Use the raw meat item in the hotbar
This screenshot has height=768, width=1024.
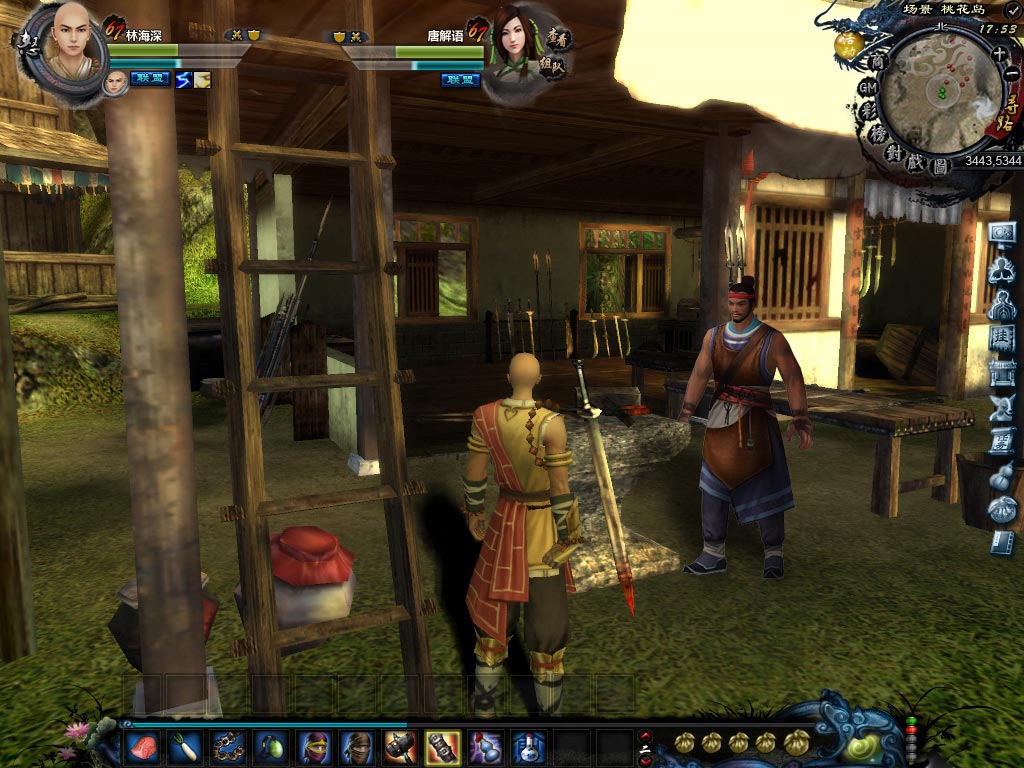click(142, 746)
